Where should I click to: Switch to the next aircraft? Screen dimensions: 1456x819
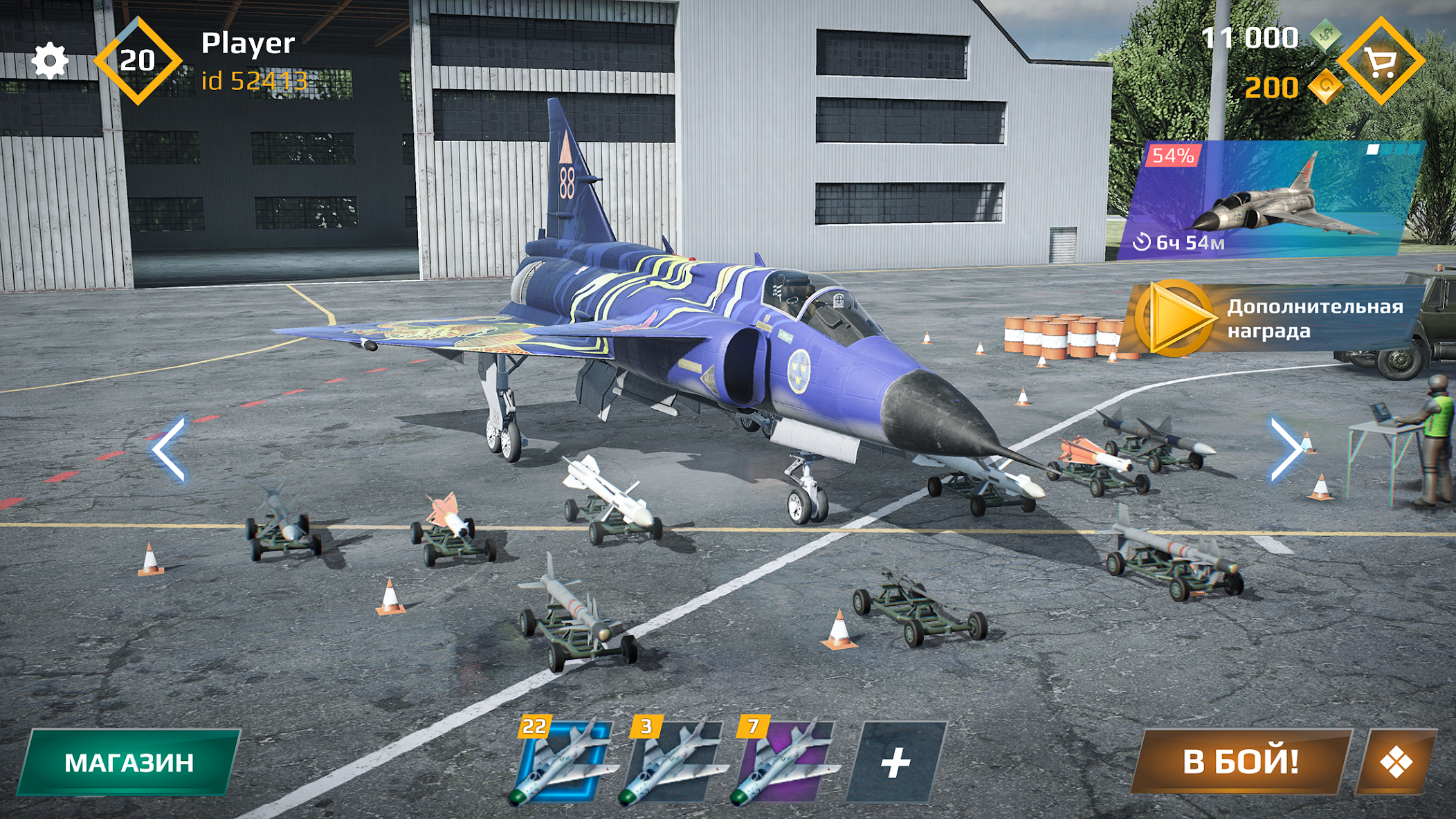pyautogui.click(x=1286, y=449)
